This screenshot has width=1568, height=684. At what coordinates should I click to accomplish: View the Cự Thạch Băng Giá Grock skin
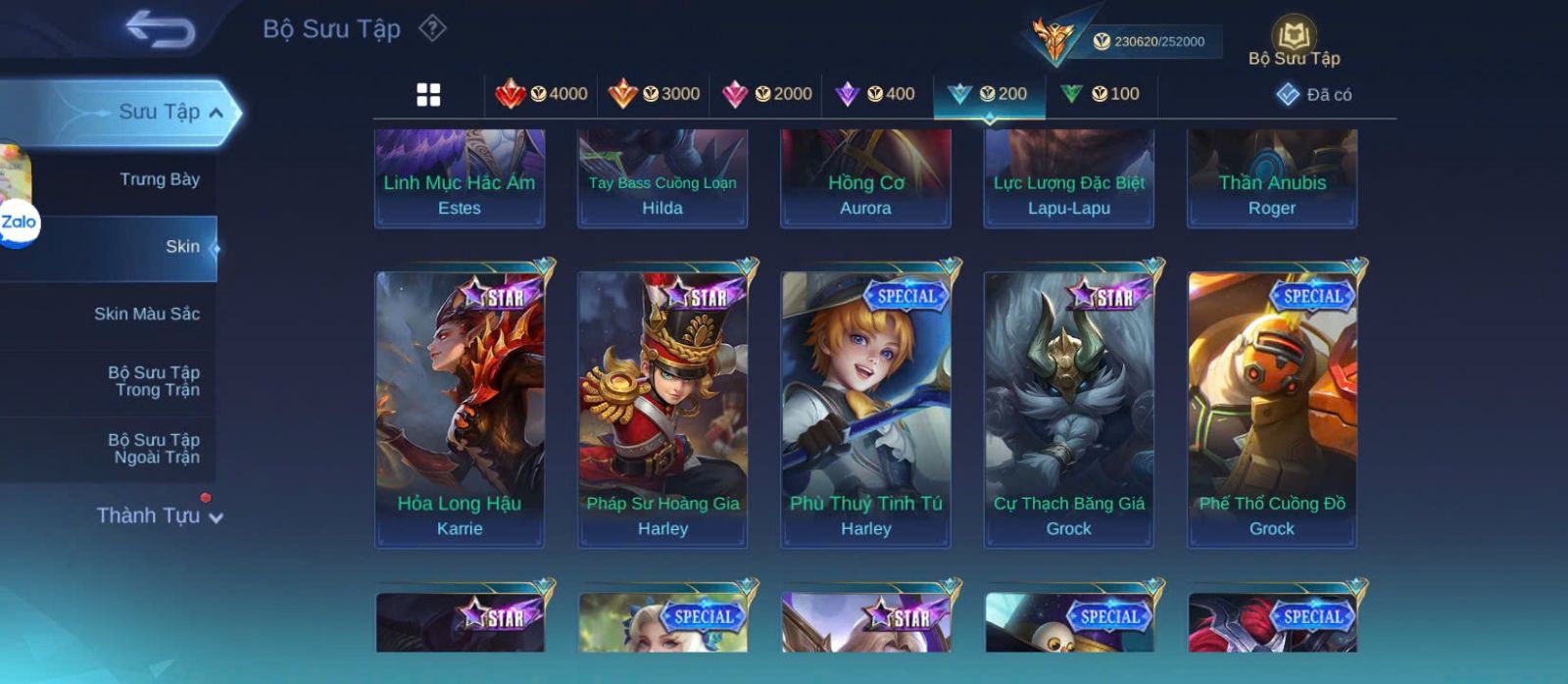coord(1068,409)
